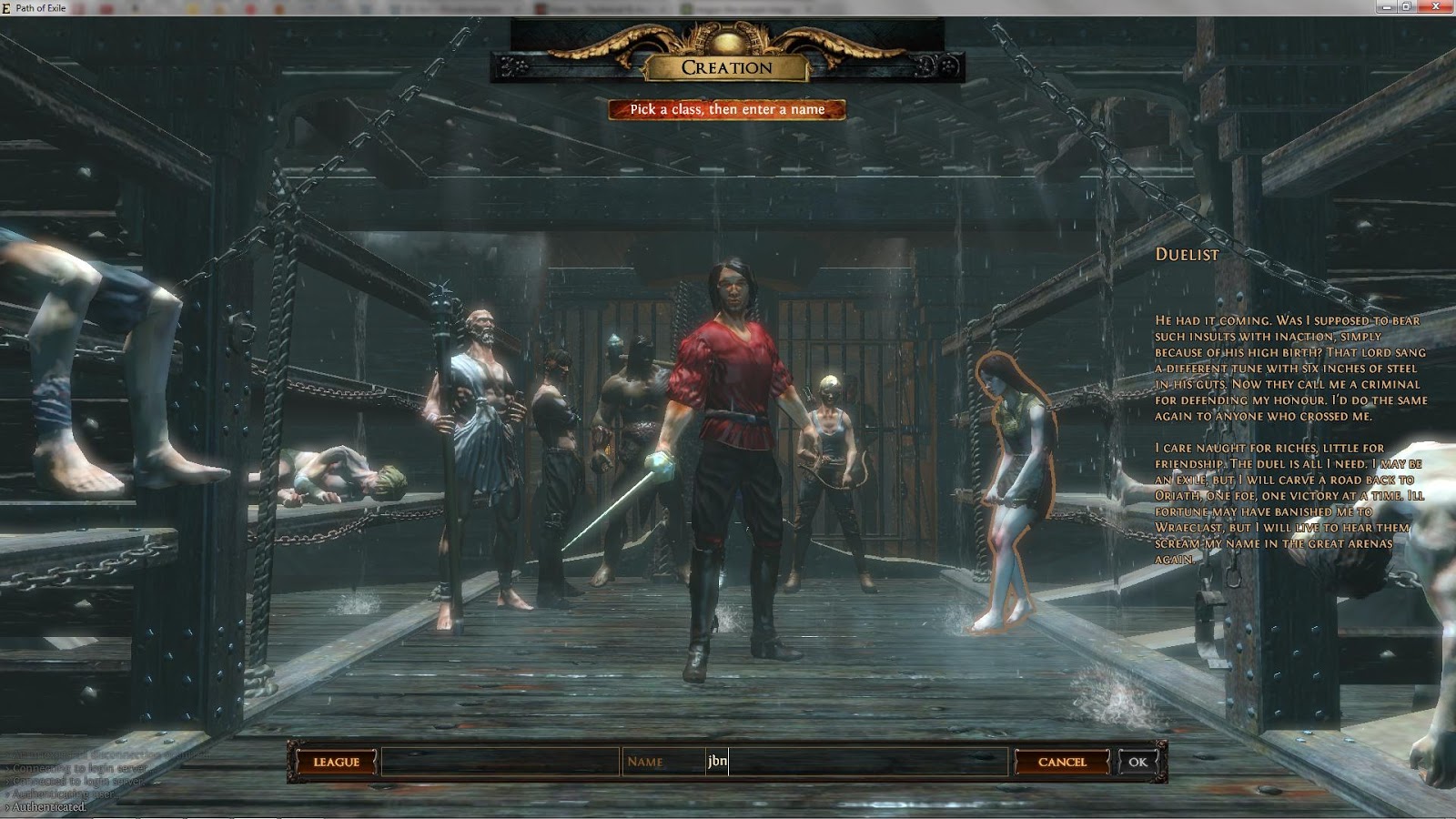Click the league selection box beside LEAGUE
This screenshot has width=1456, height=819.
[x=500, y=762]
